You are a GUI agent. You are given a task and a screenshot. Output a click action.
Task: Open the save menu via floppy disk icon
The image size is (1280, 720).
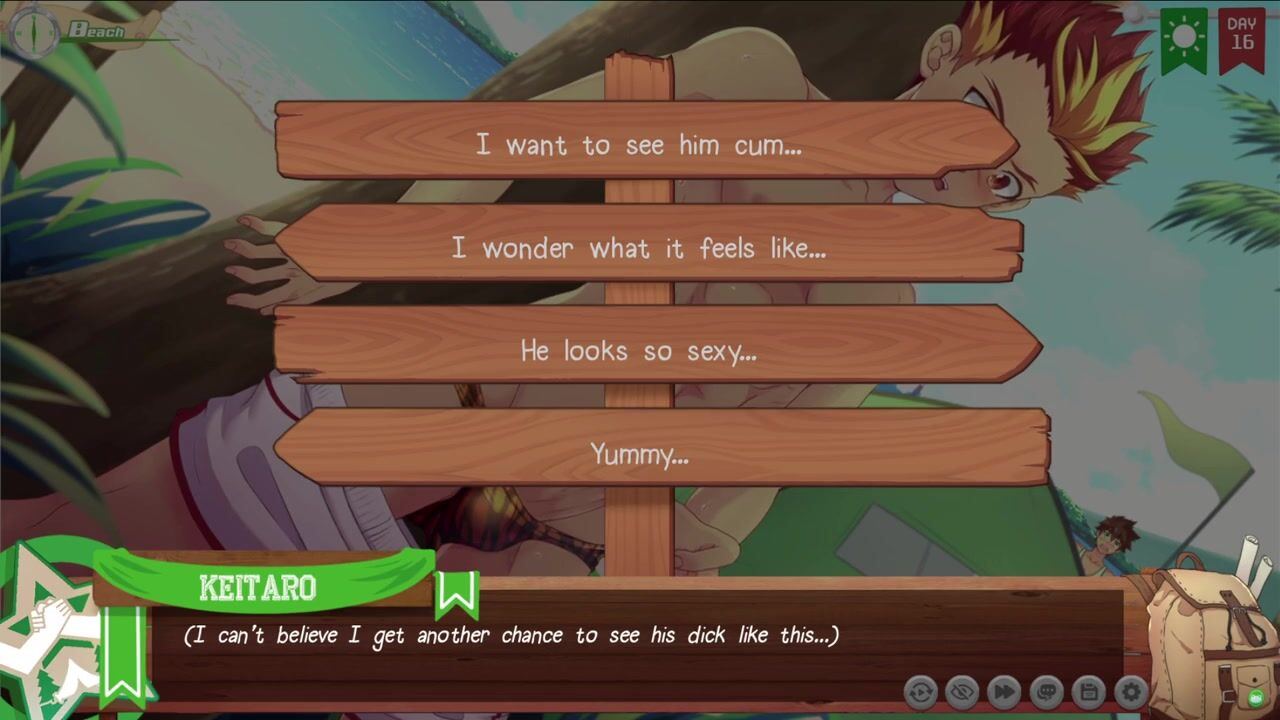coord(1088,691)
